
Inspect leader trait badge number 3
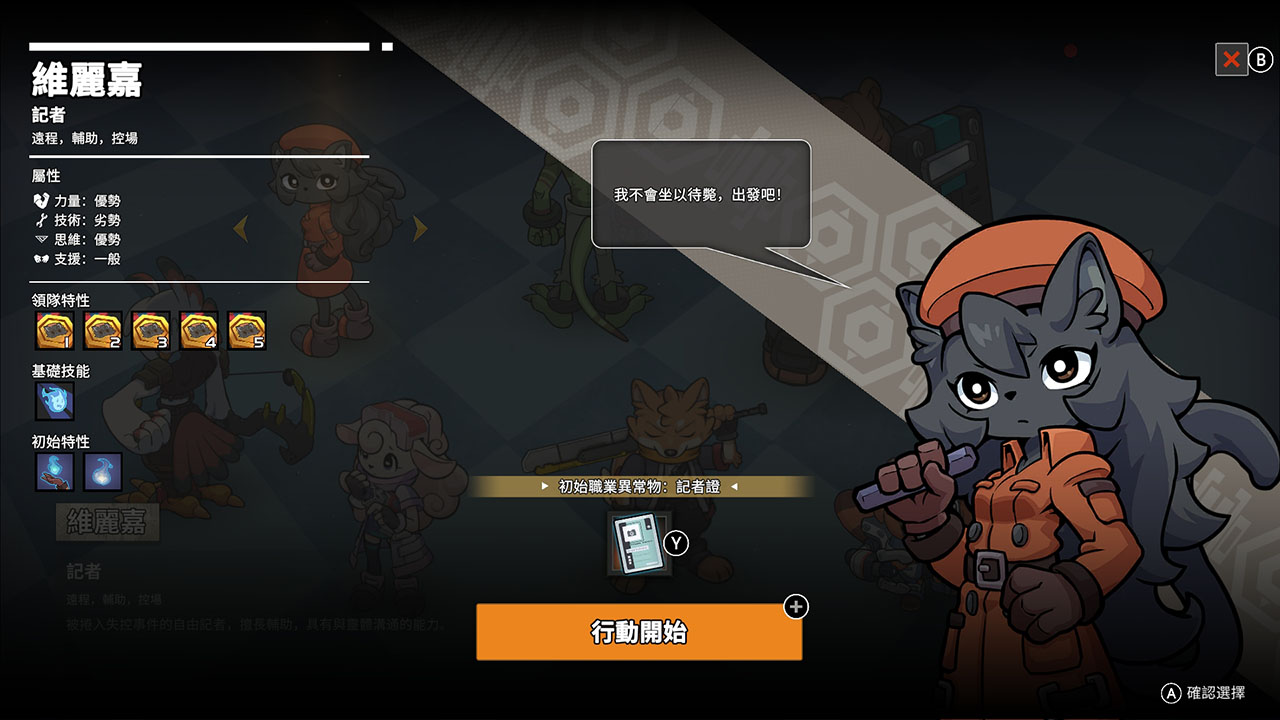coord(151,331)
